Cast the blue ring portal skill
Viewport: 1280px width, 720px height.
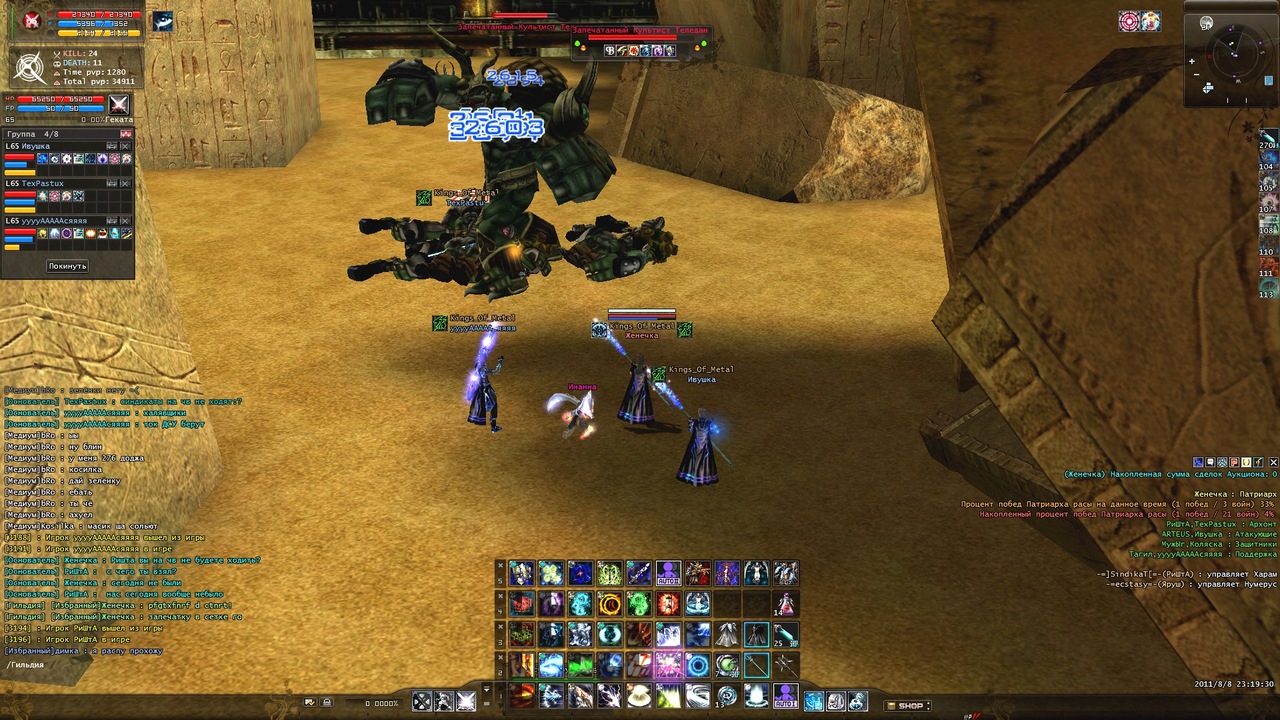pos(698,665)
